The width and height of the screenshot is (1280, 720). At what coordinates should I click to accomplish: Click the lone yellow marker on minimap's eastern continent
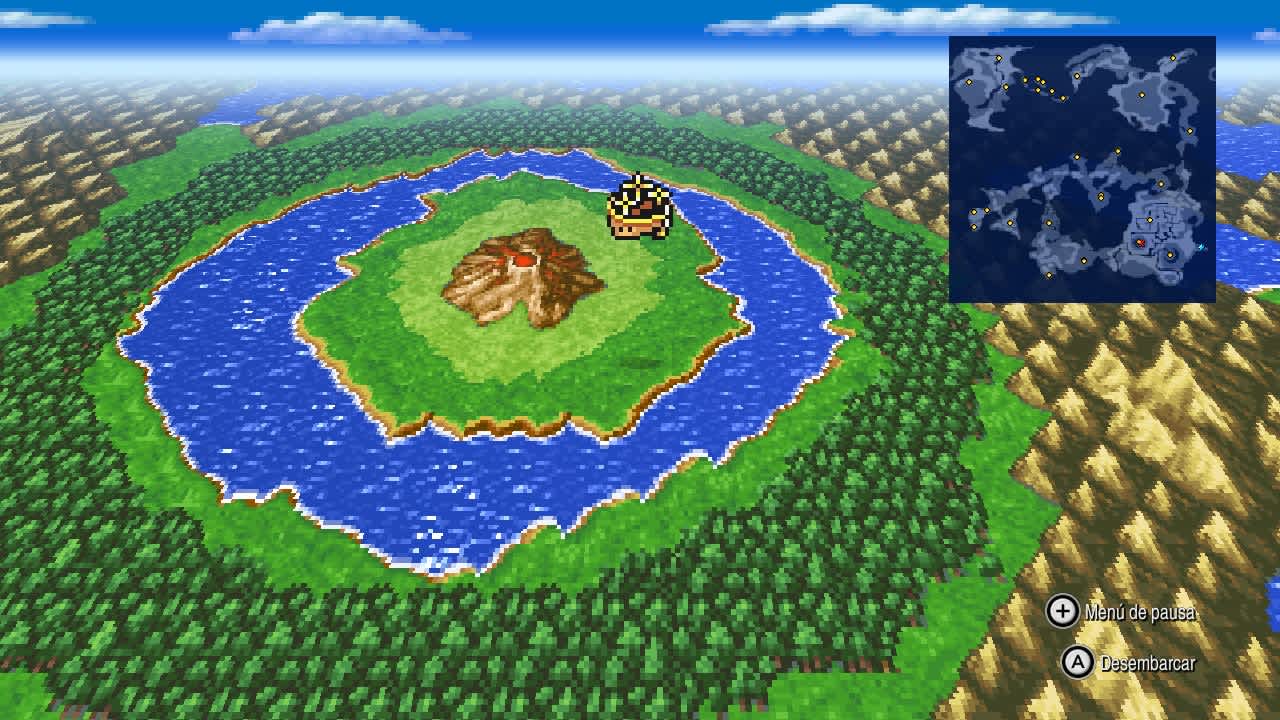pyautogui.click(x=1142, y=94)
